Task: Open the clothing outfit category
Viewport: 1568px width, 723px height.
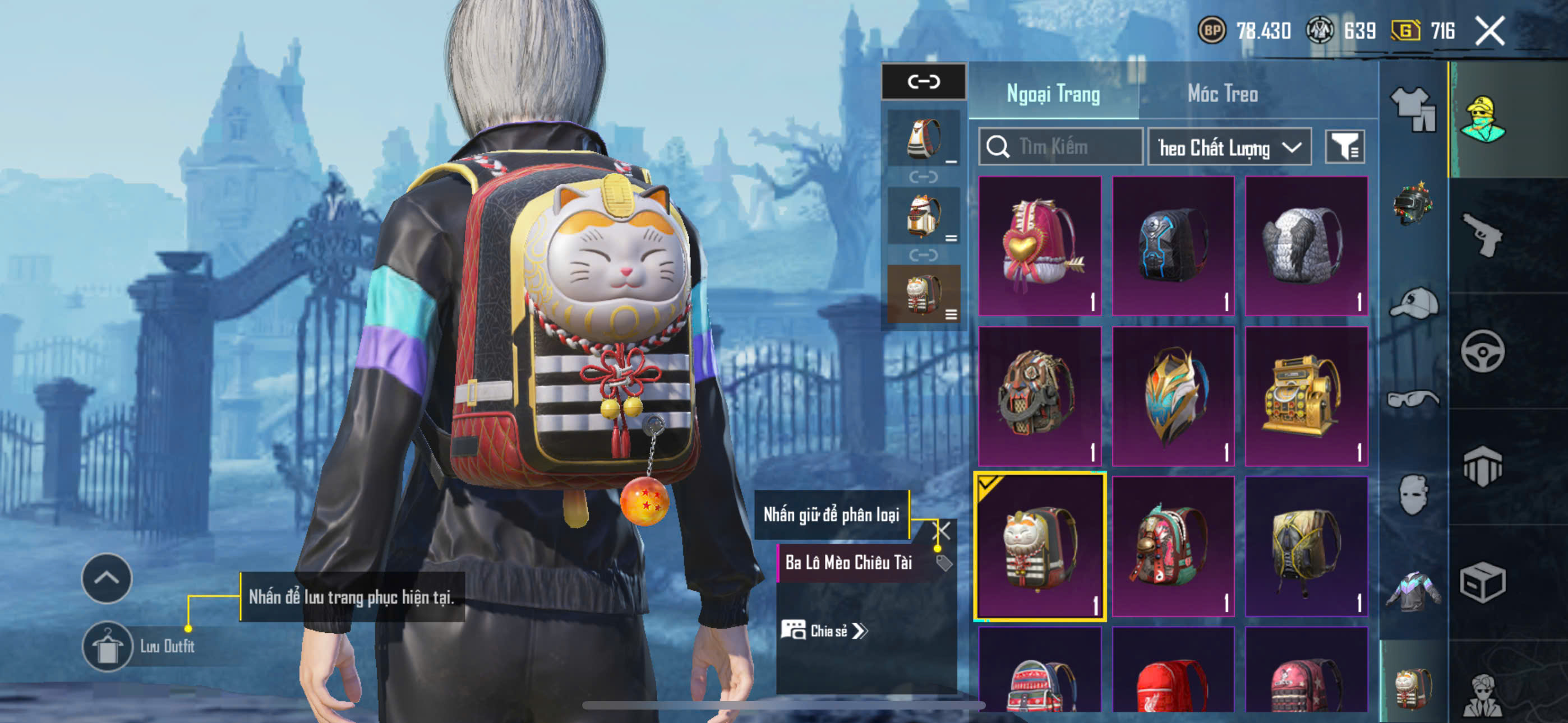Action: (1413, 108)
